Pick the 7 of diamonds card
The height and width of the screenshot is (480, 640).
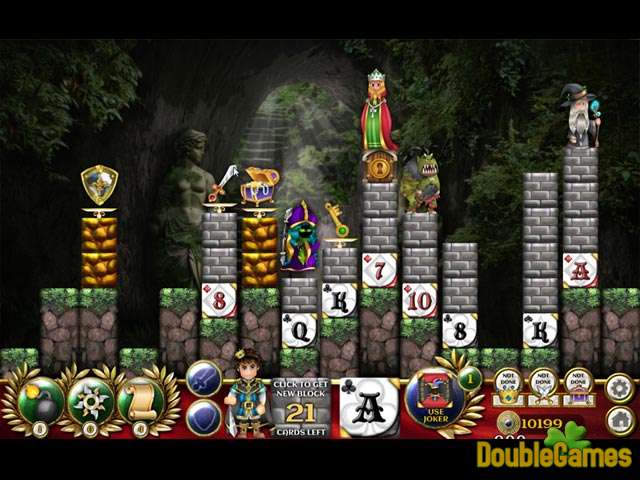379,269
